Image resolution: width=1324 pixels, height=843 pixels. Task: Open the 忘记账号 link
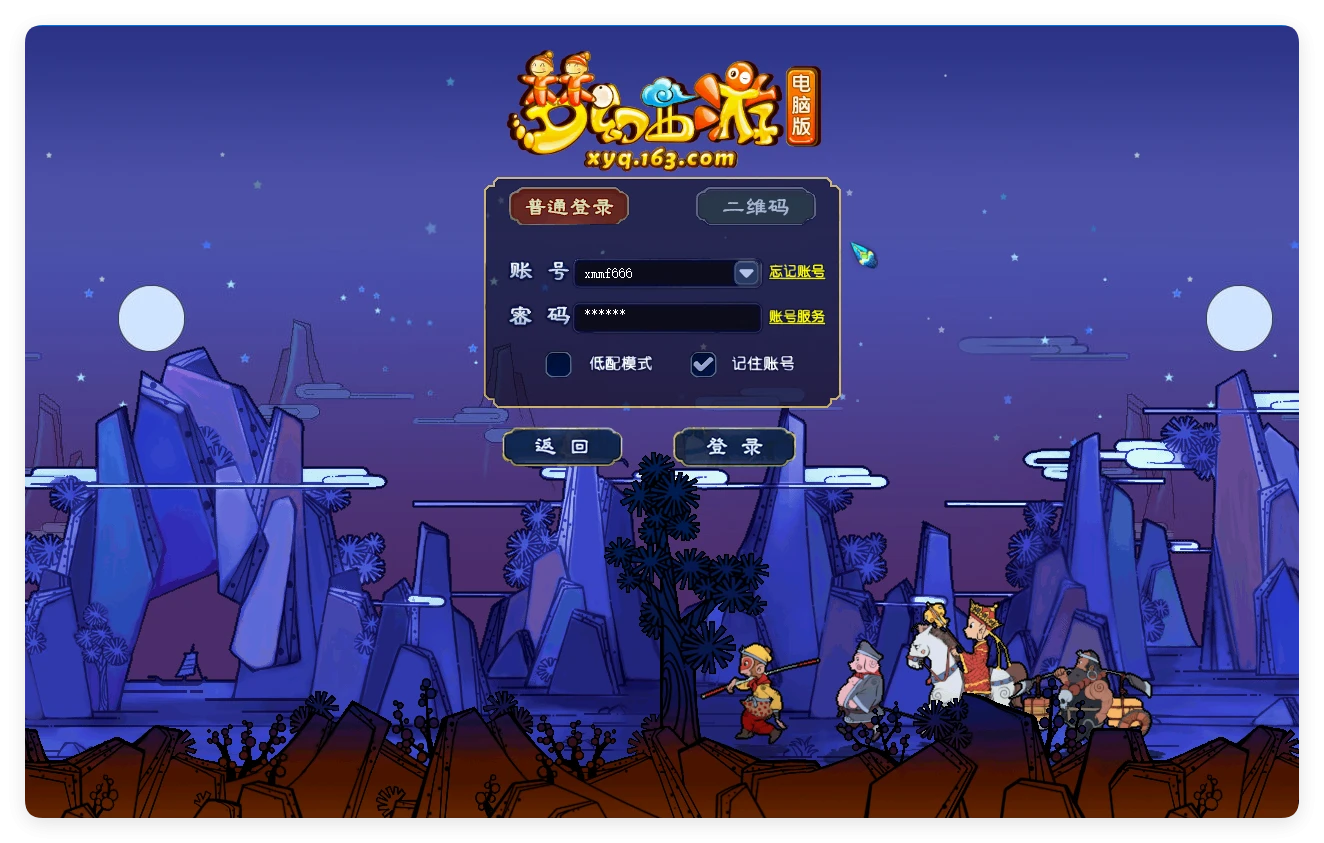(797, 272)
